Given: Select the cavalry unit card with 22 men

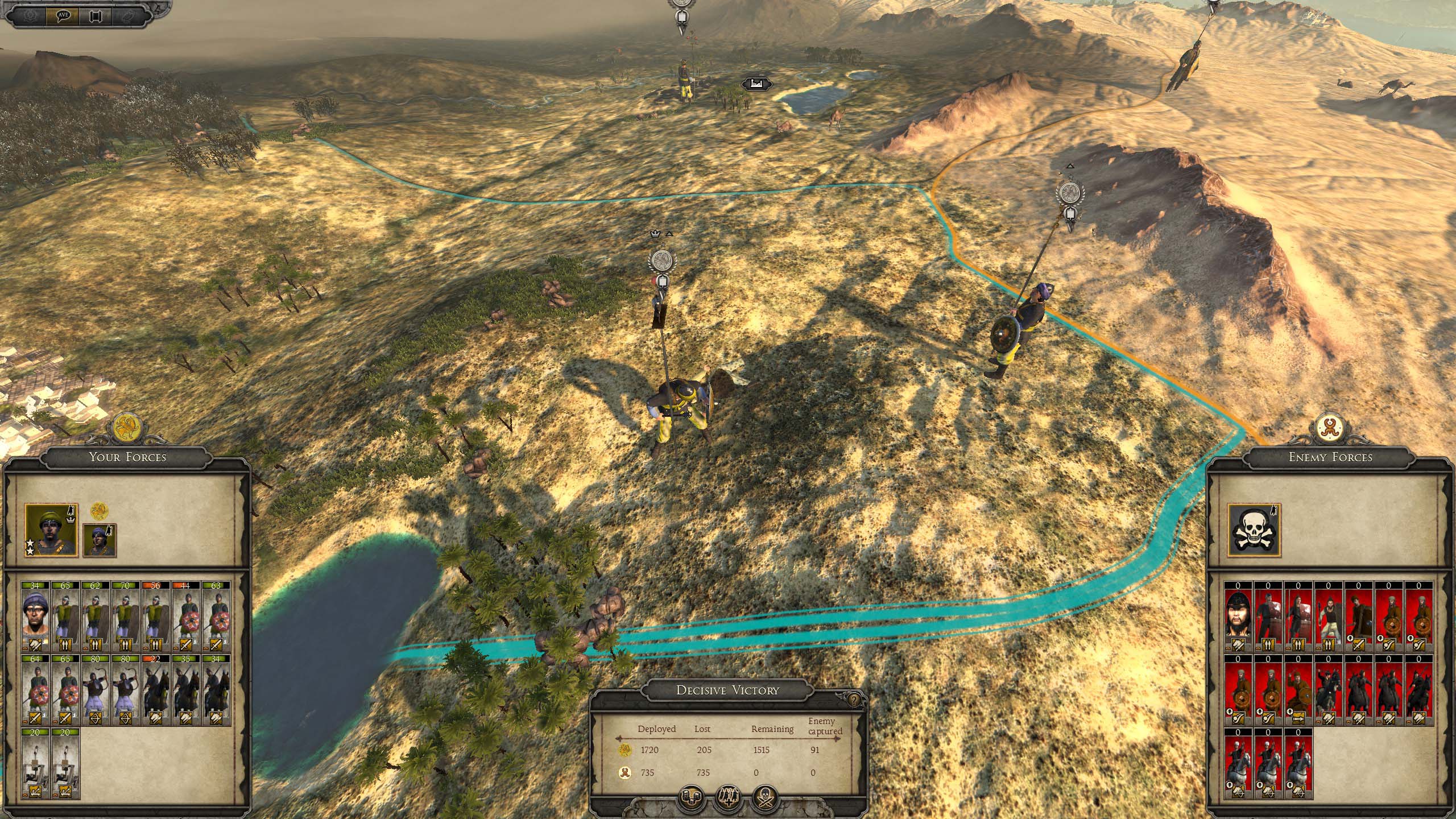Looking at the screenshot, I should (x=156, y=690).
